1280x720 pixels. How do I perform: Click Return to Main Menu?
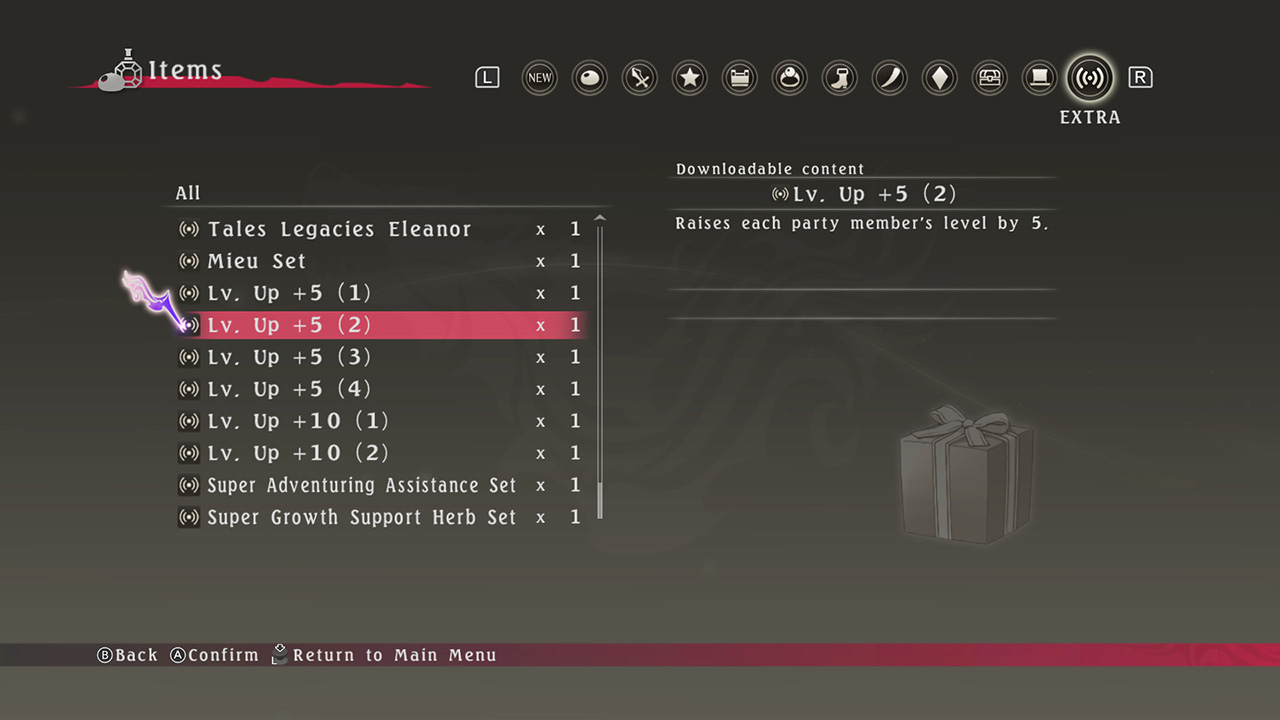point(397,655)
